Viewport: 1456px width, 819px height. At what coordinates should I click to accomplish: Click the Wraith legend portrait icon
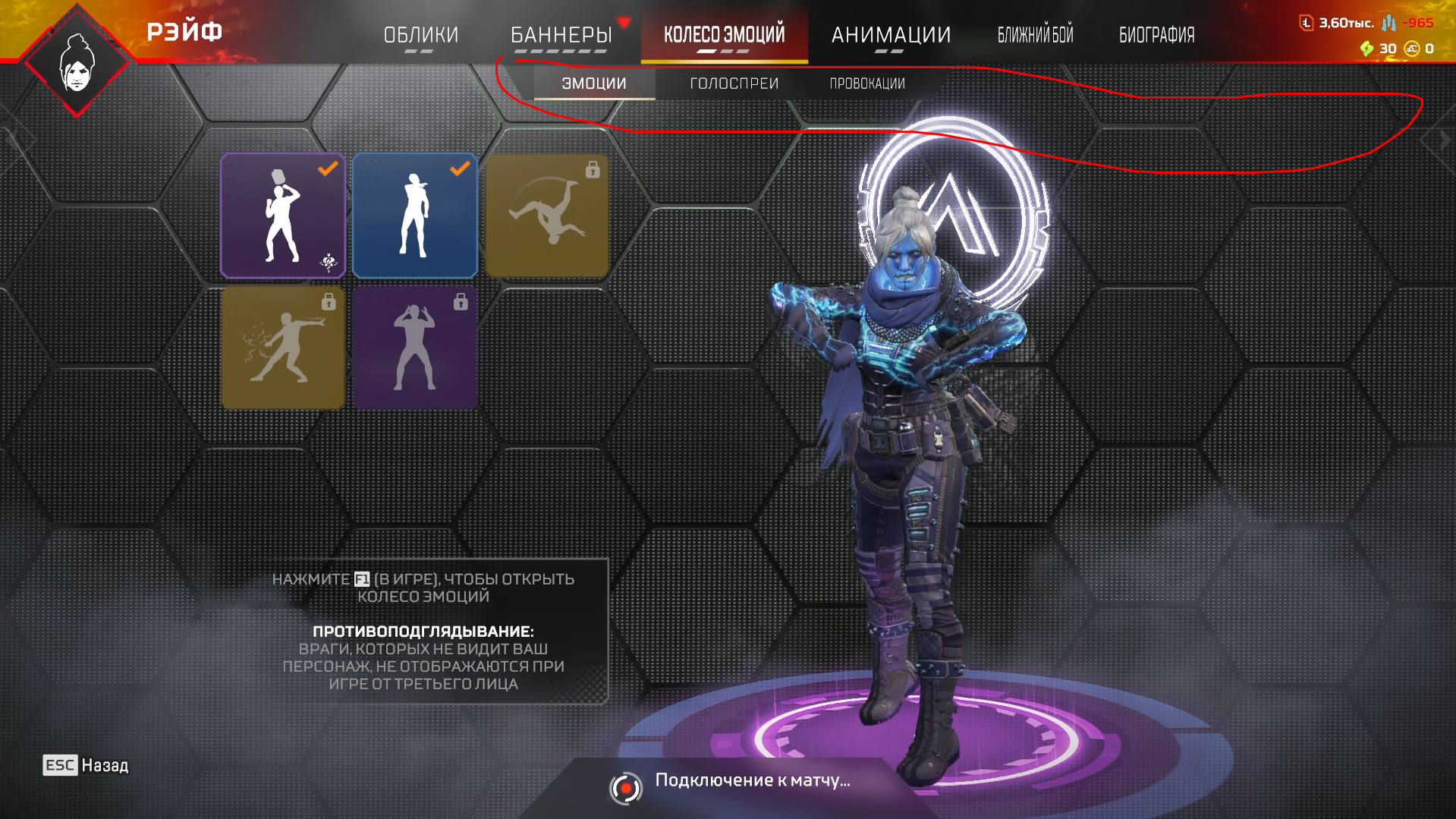click(x=77, y=64)
